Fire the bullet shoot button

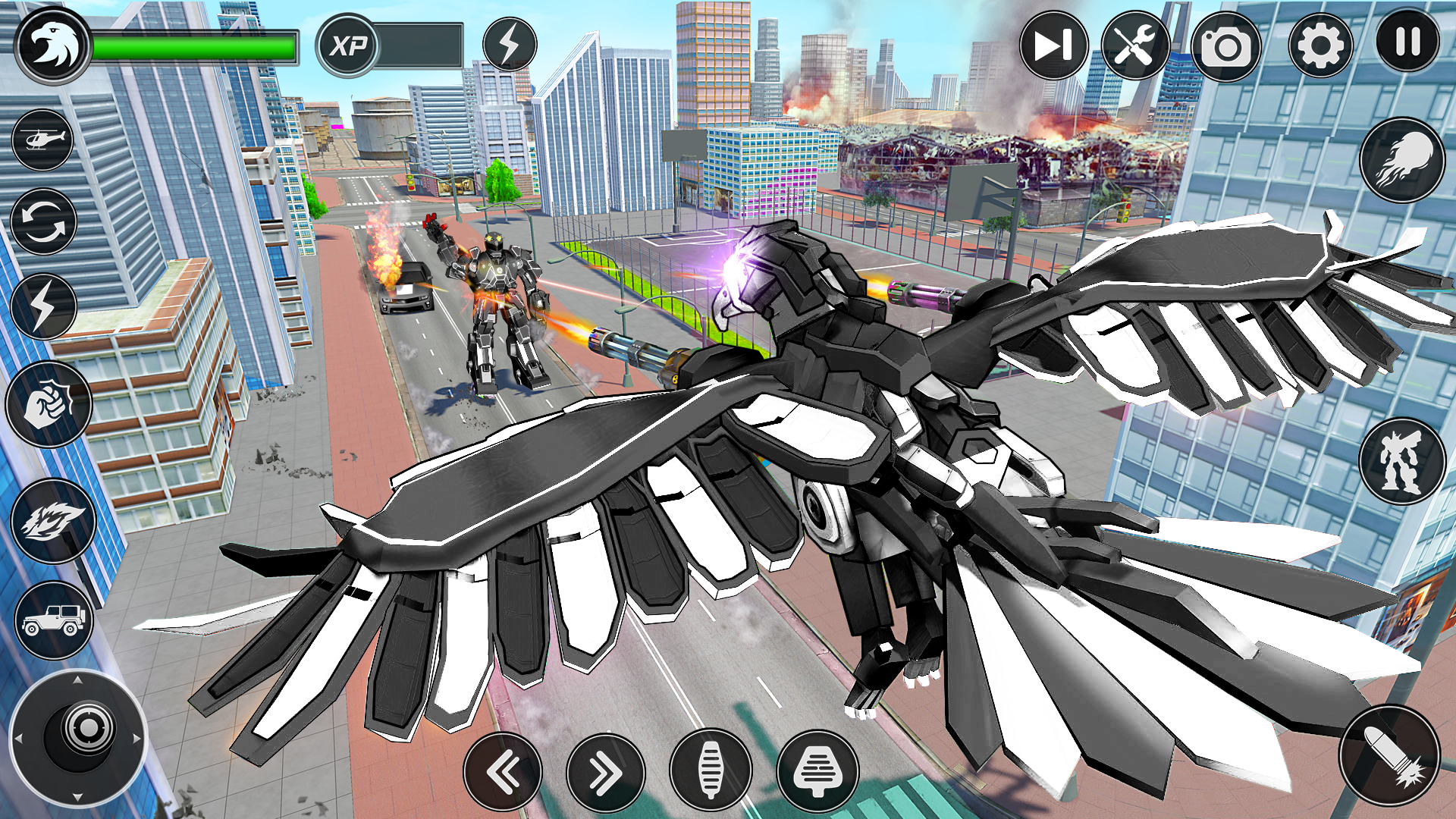pyautogui.click(x=1389, y=755)
